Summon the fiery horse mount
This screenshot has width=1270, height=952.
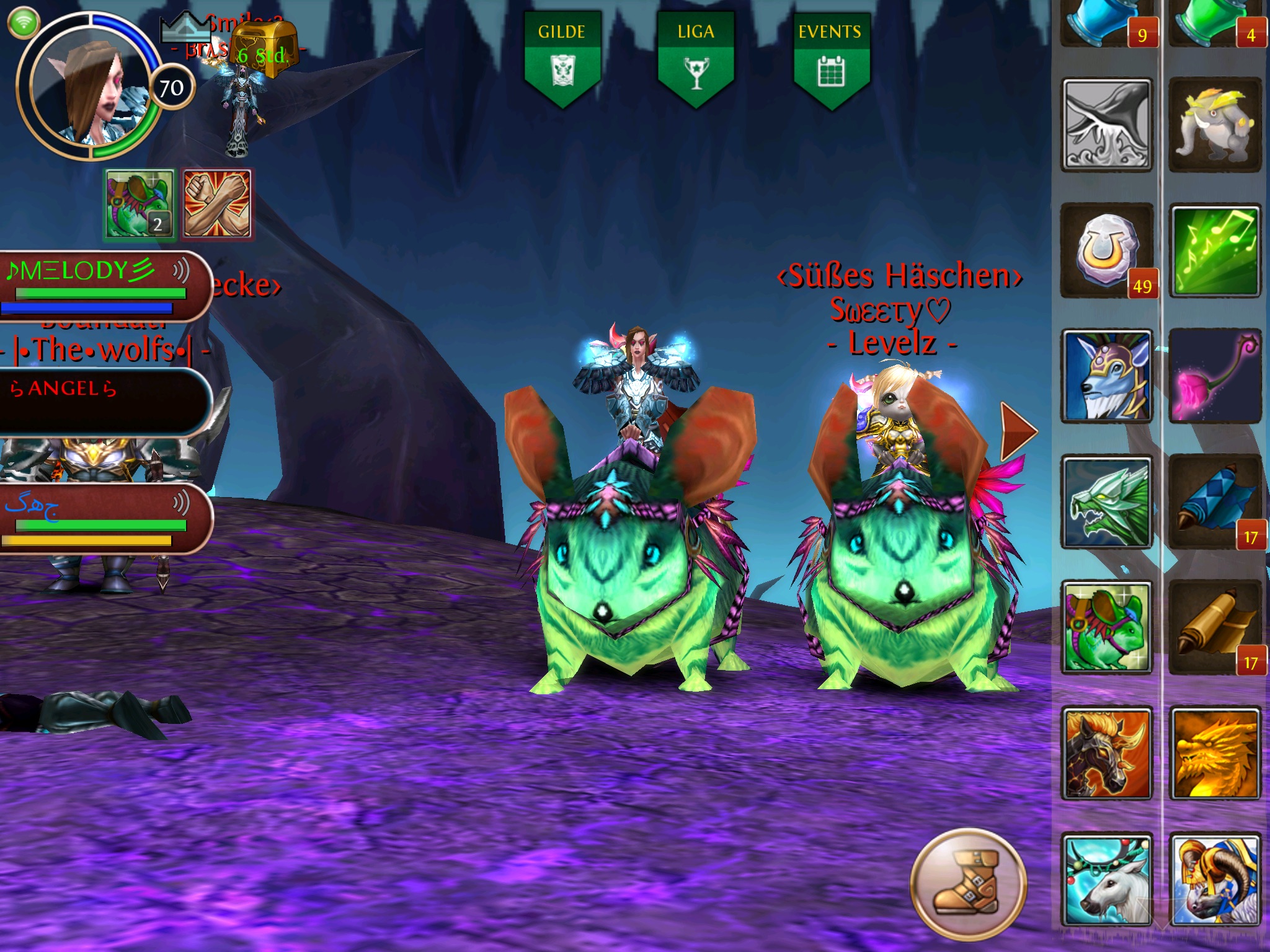coord(1107,754)
